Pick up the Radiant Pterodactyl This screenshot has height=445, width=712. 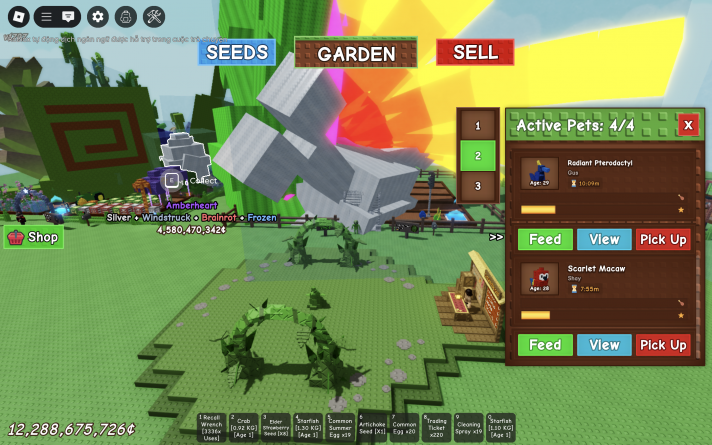663,240
